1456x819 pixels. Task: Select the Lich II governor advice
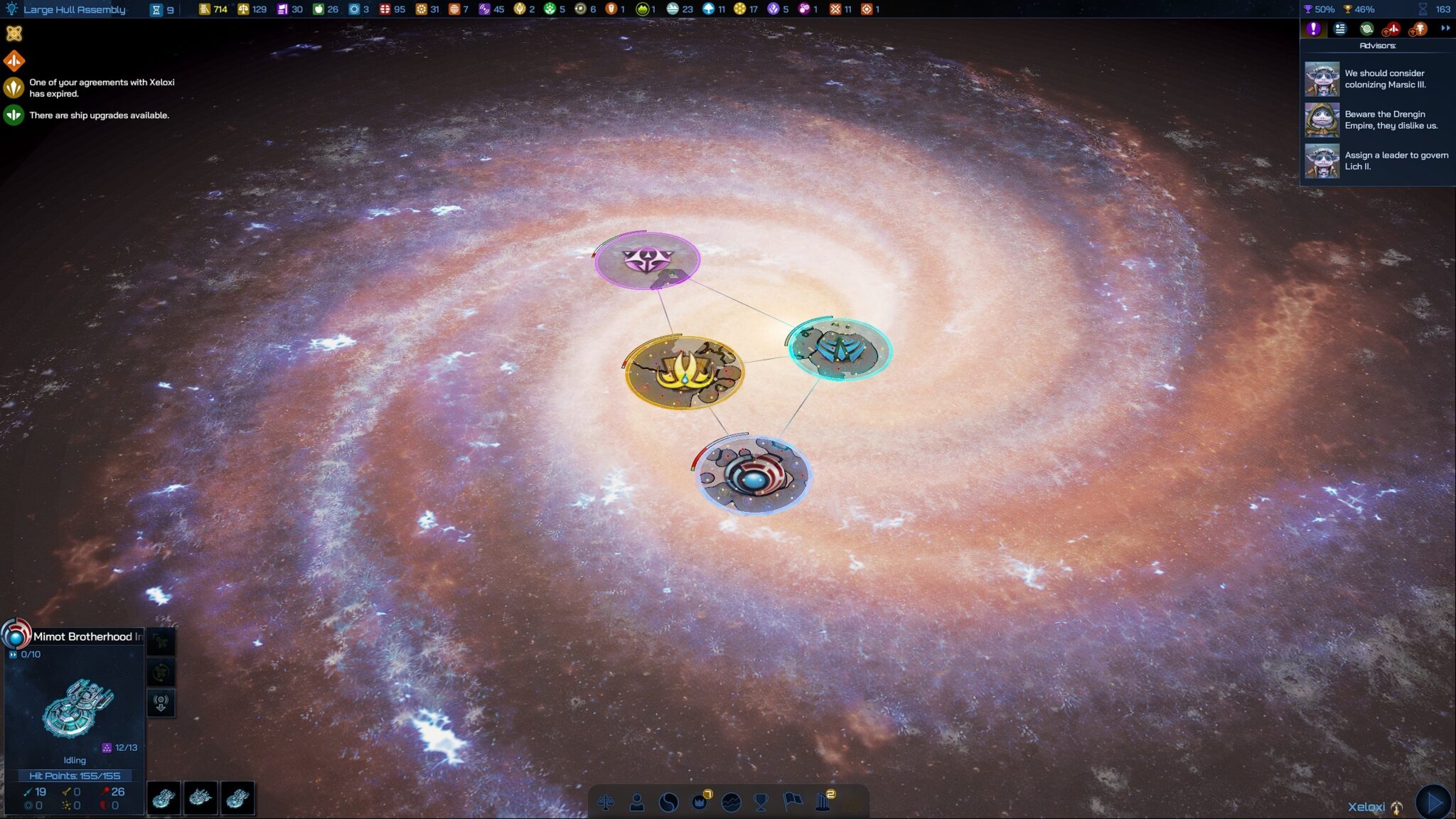coord(1378,161)
